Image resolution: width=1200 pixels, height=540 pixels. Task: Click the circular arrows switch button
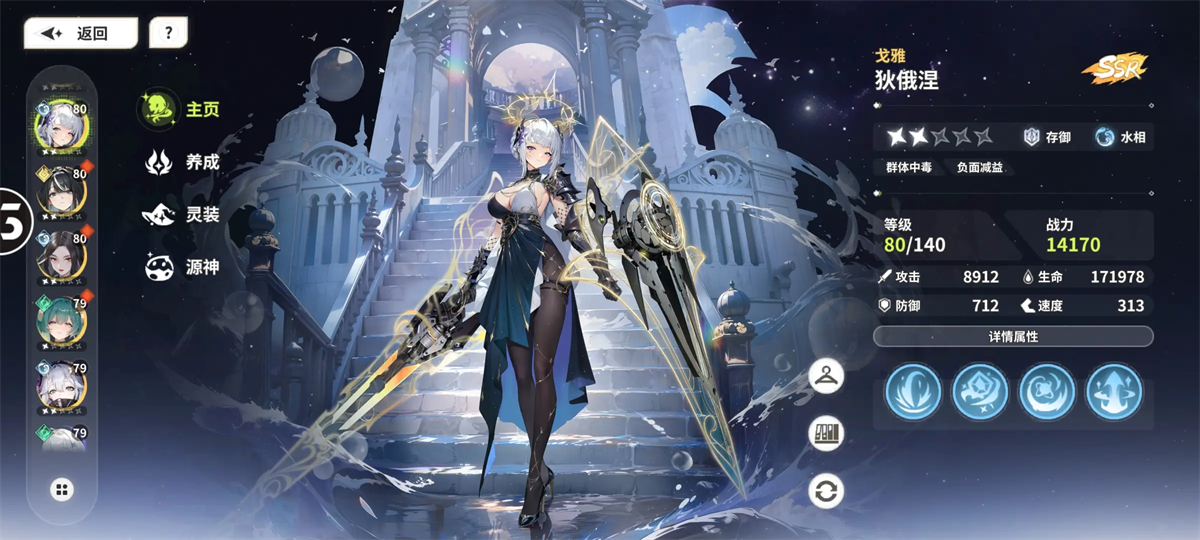(x=828, y=491)
